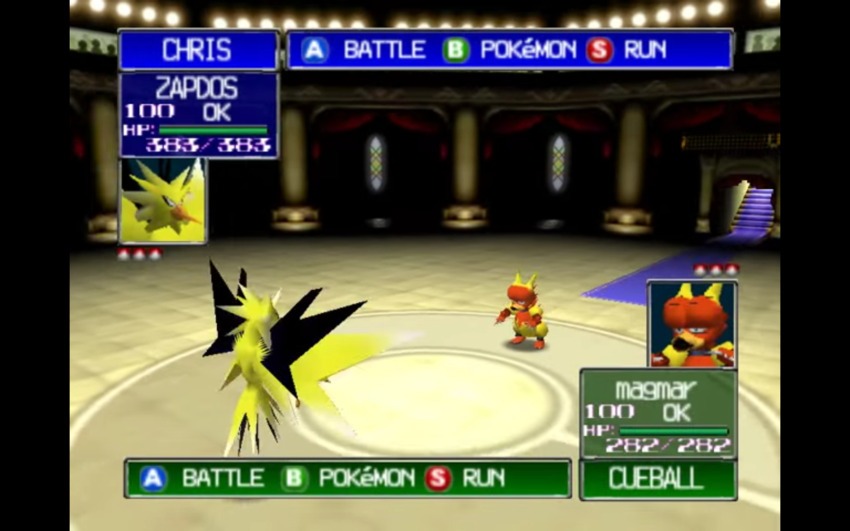Viewport: 850px width, 531px height.
Task: Click the Magmar portrait
Action: [692, 324]
